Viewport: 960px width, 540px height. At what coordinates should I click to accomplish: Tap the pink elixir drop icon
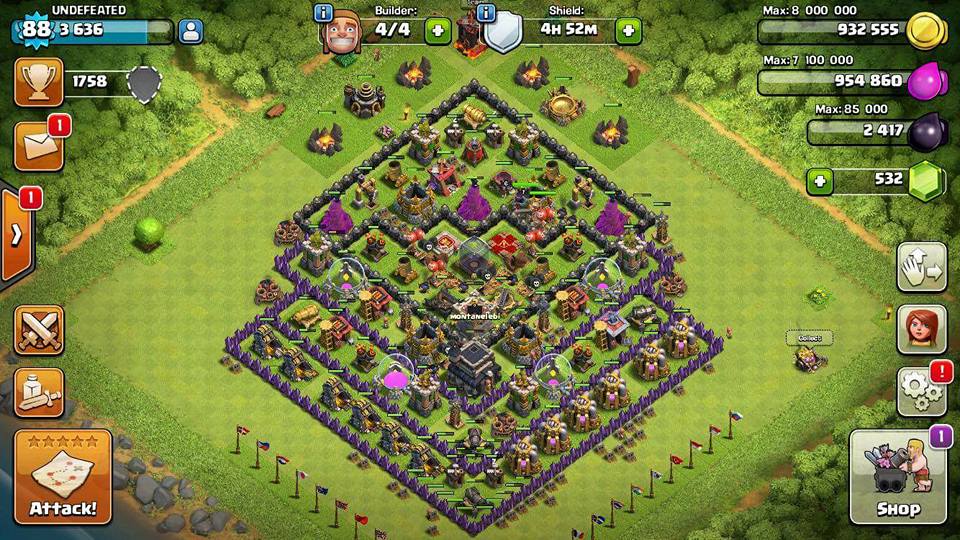(925, 81)
